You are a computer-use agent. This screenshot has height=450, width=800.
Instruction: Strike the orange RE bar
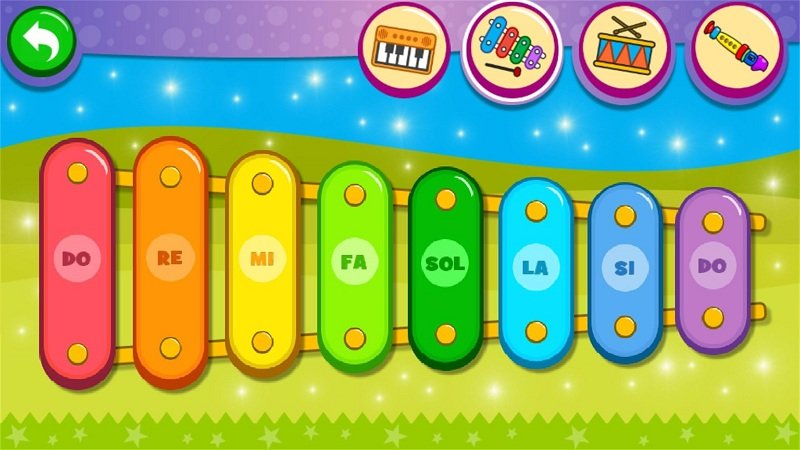coord(170,260)
